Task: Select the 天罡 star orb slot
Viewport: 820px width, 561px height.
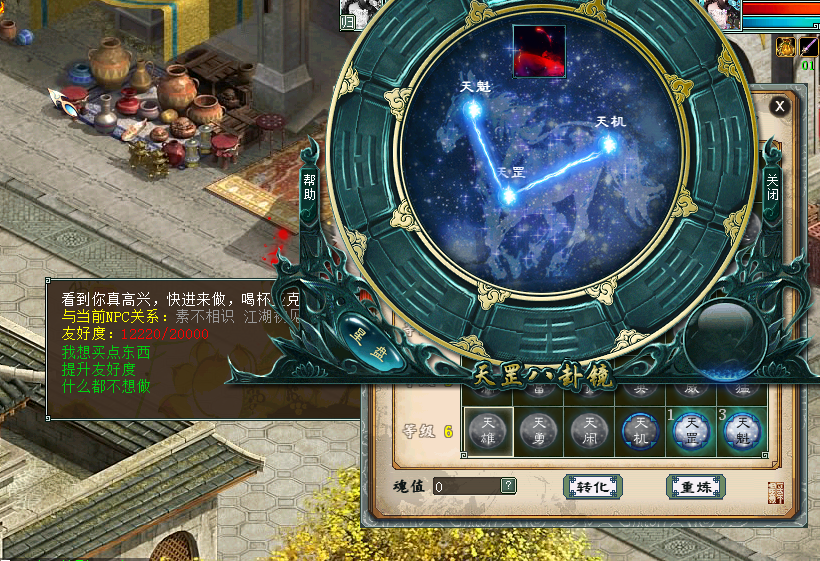Action: point(691,431)
